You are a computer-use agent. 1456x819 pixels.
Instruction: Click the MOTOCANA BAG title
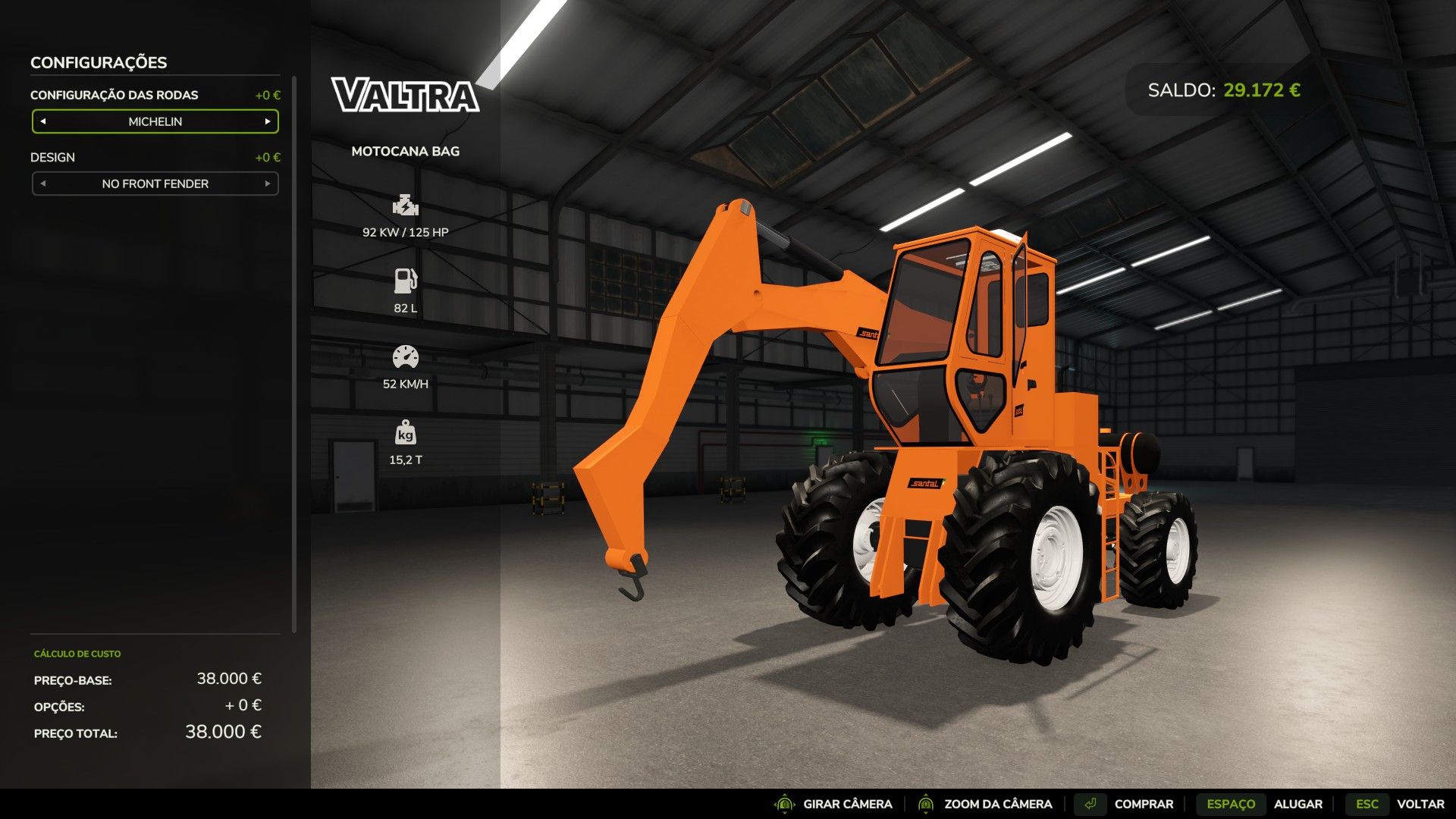[405, 151]
